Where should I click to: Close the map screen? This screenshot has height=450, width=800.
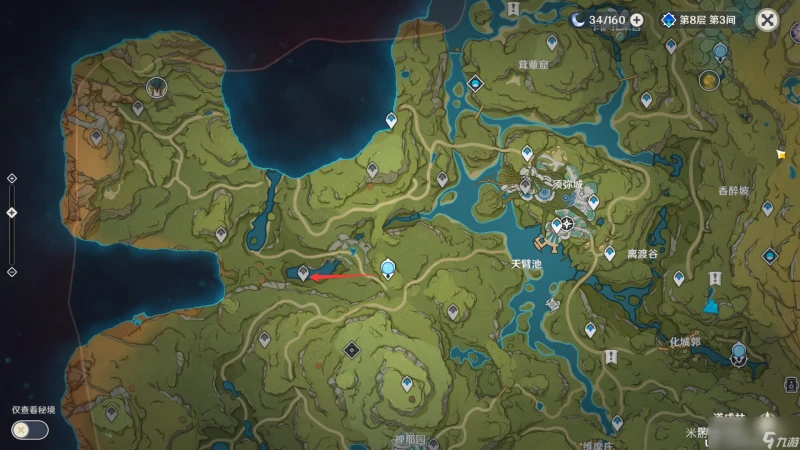[x=766, y=19]
